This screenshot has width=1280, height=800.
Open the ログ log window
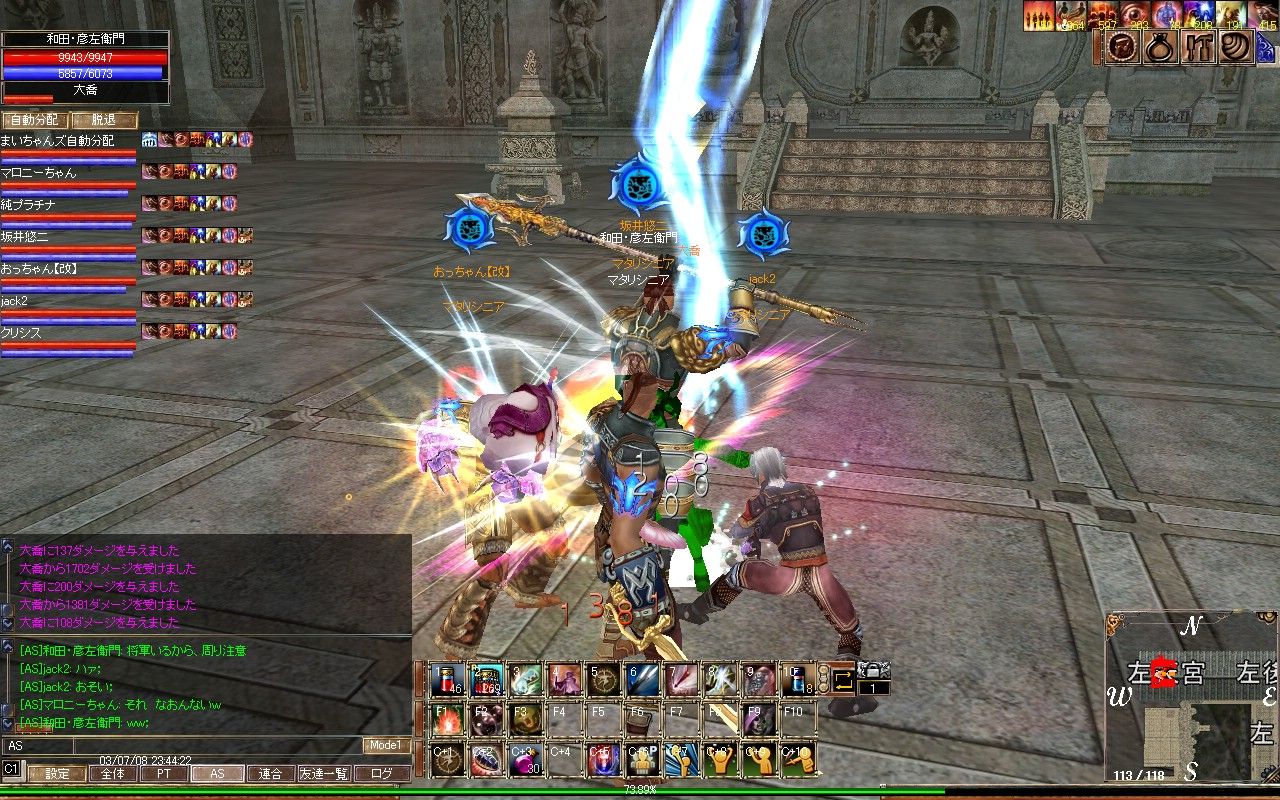click(x=382, y=773)
